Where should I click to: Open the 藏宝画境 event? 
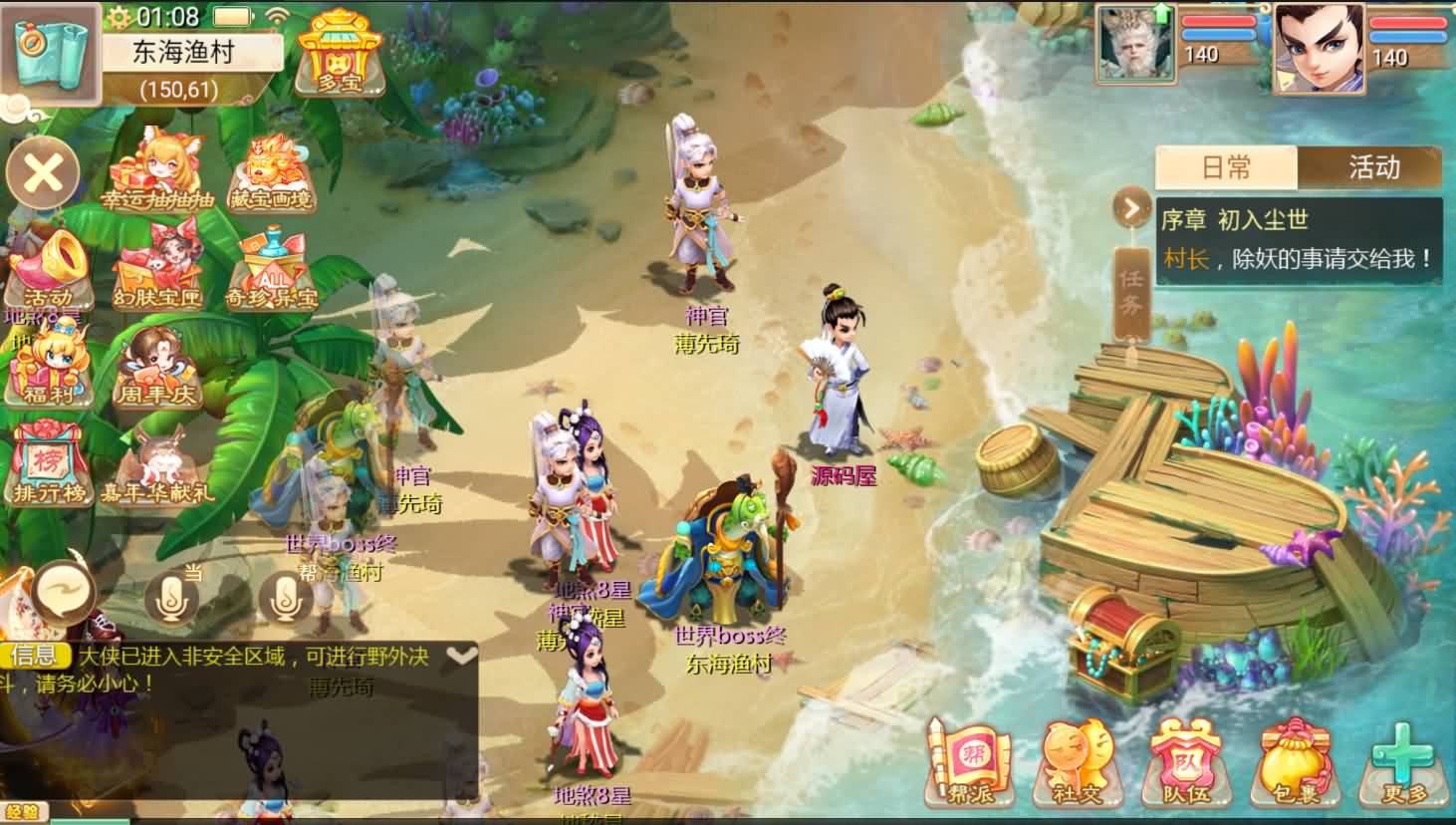point(271,173)
